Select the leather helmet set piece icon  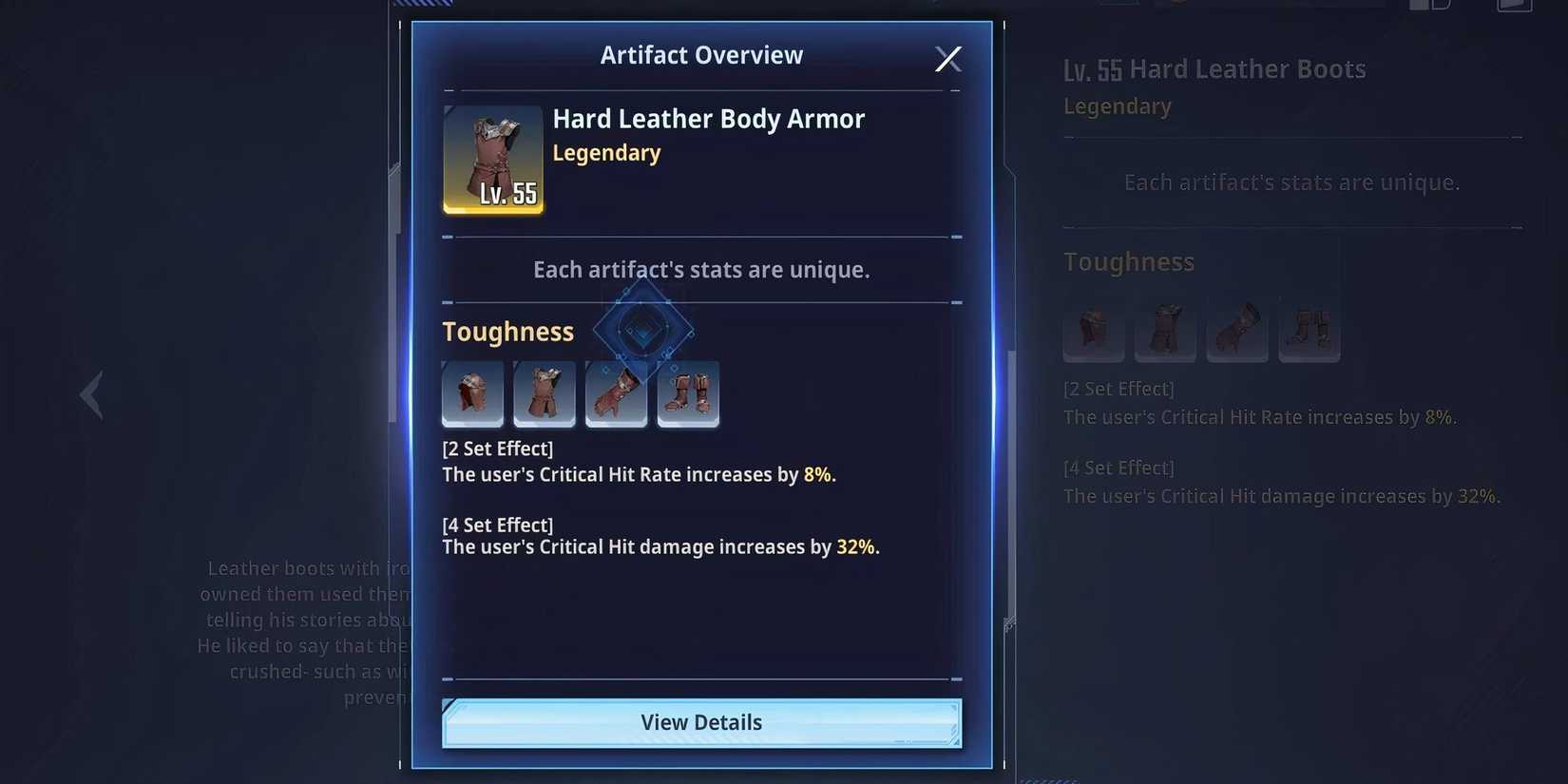point(472,393)
